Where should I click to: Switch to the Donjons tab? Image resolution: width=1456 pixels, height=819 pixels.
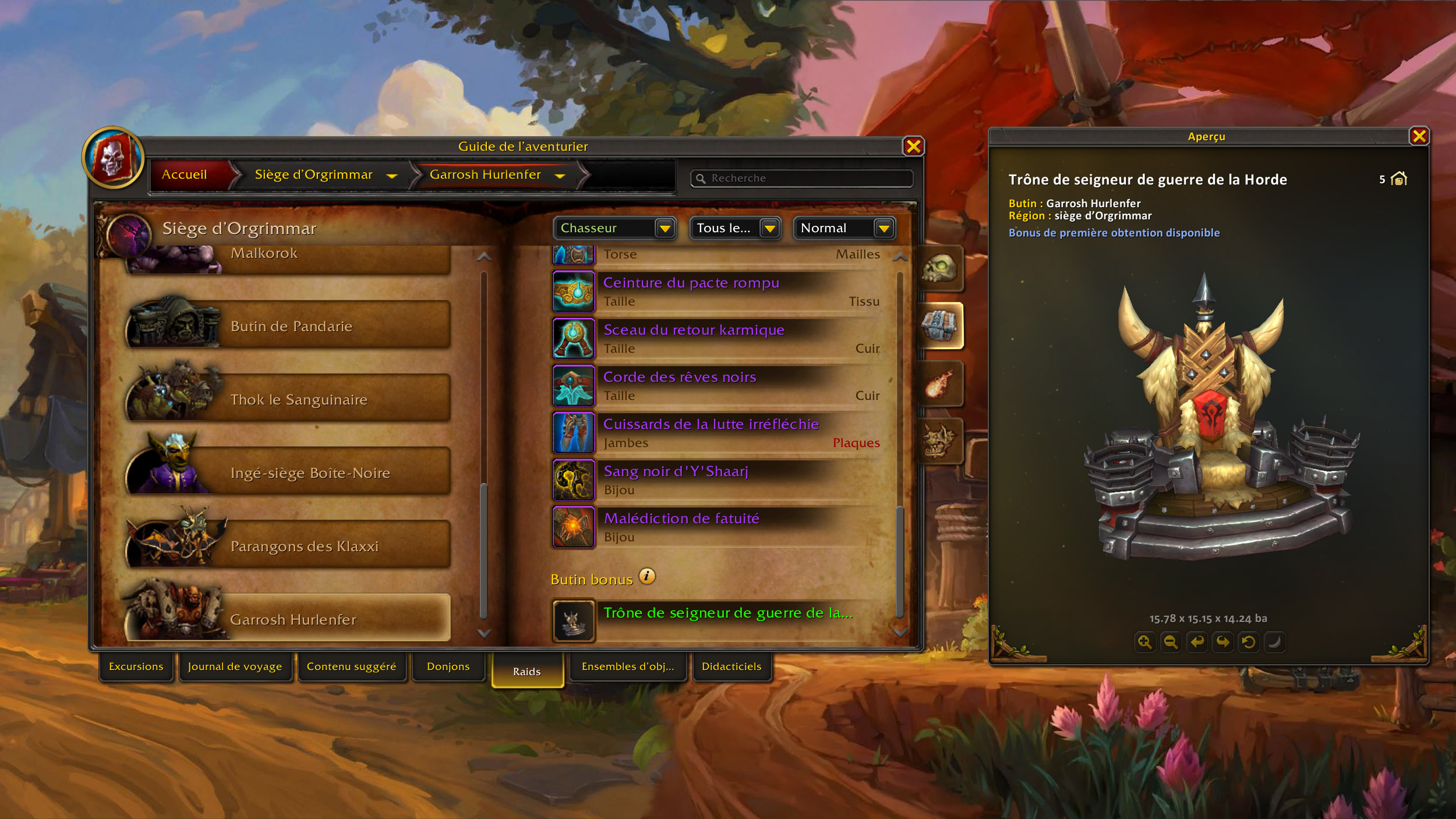[448, 666]
